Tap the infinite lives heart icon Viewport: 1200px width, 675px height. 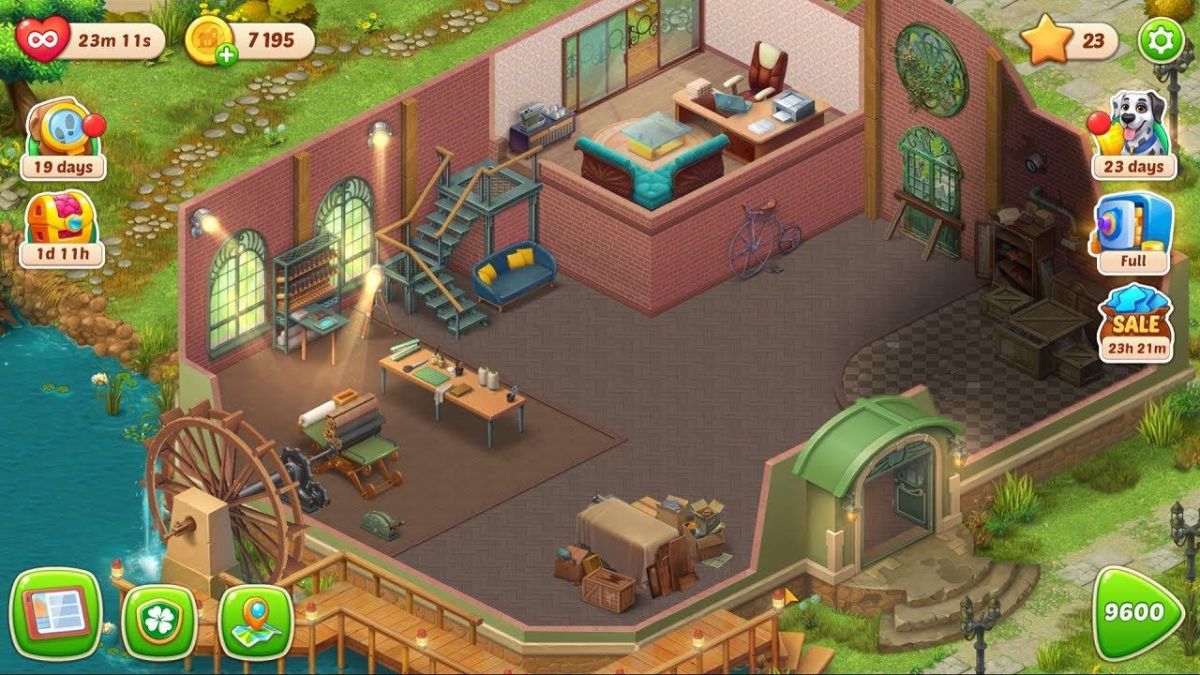coord(43,40)
